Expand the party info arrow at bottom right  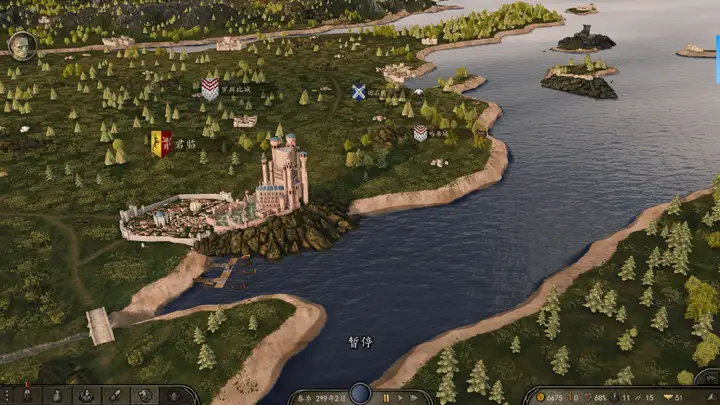pyautogui.click(x=711, y=397)
